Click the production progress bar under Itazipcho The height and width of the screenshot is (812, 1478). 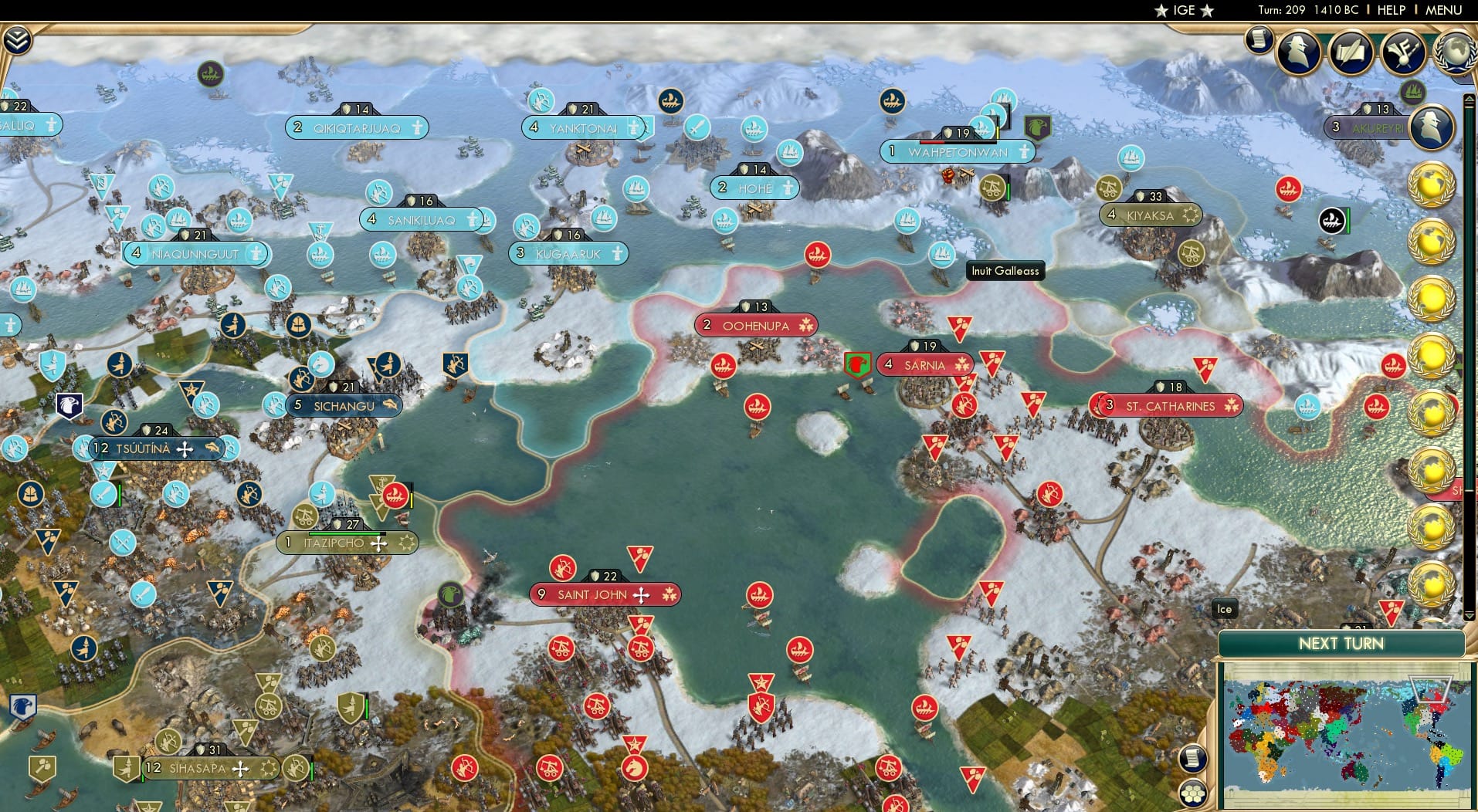click(x=347, y=533)
